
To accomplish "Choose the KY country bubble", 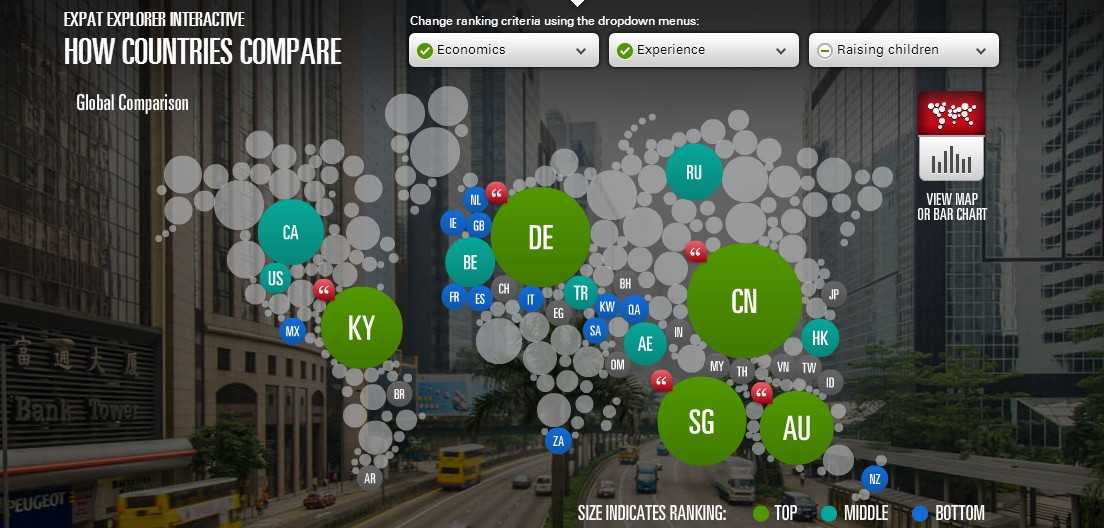I will click(361, 328).
